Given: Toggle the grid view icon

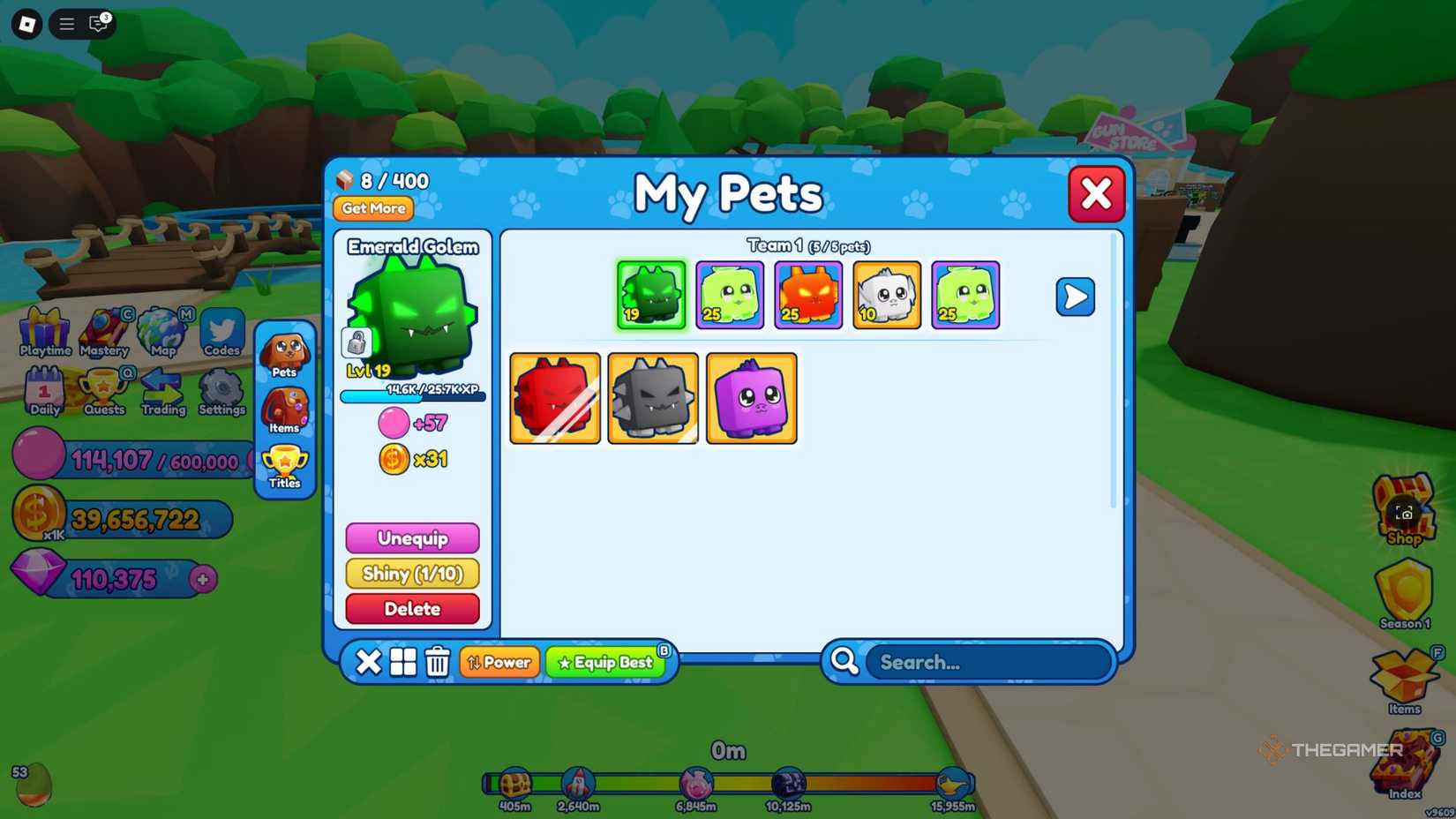Looking at the screenshot, I should [x=402, y=662].
